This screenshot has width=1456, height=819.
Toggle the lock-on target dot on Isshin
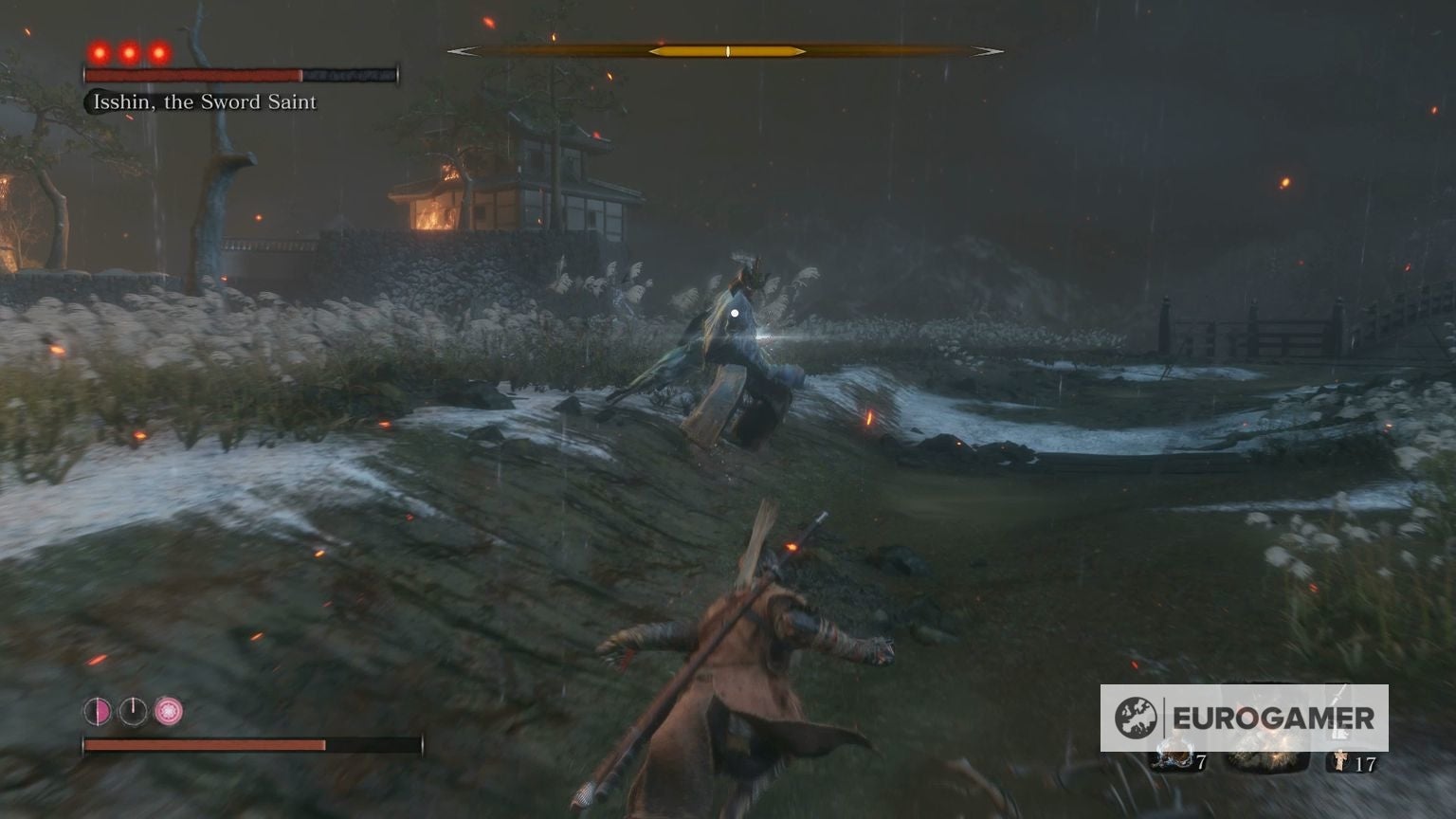click(x=735, y=313)
